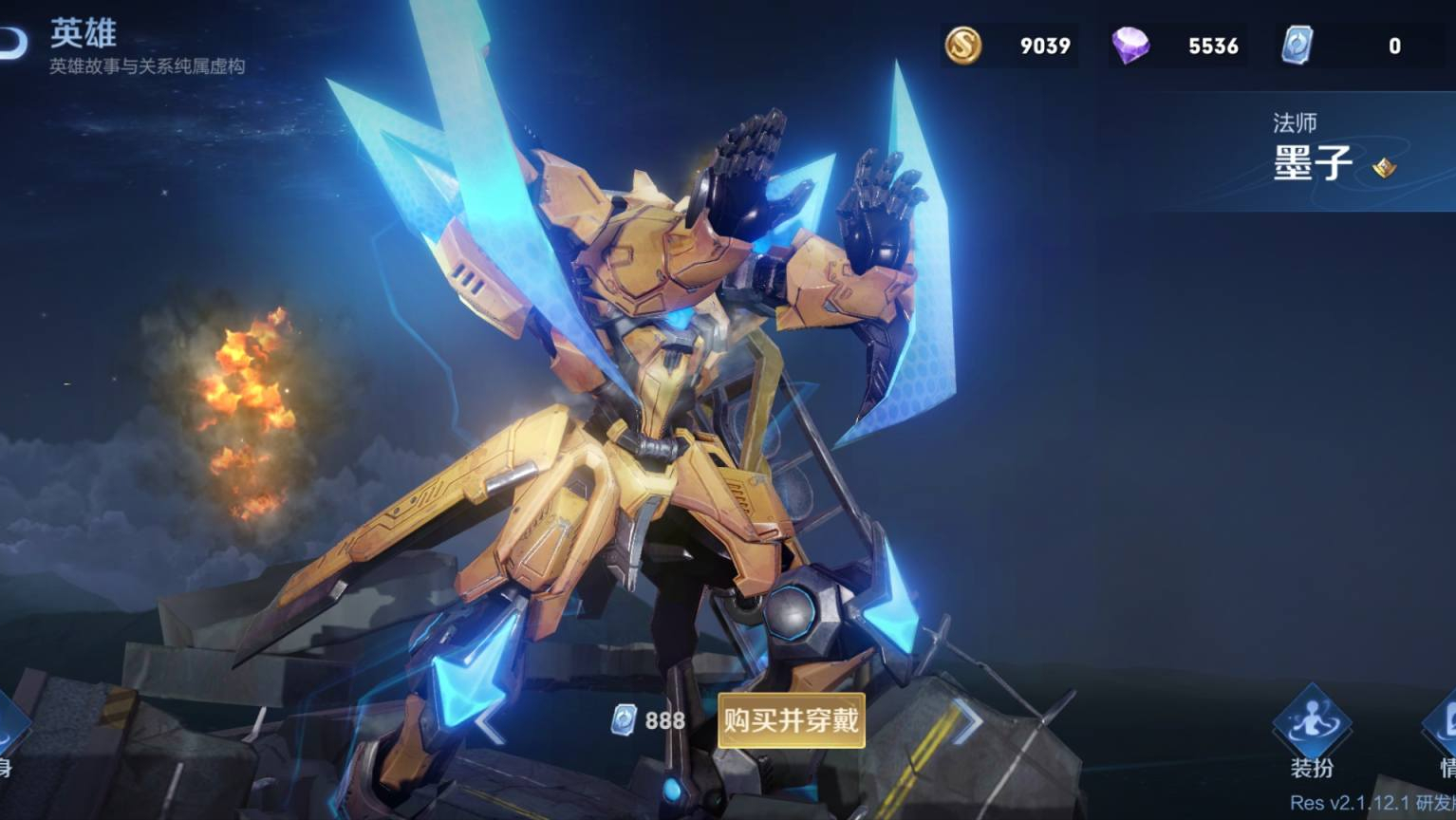Show the next skin with right arrow
Image resolution: width=1456 pixels, height=820 pixels.
(x=969, y=720)
